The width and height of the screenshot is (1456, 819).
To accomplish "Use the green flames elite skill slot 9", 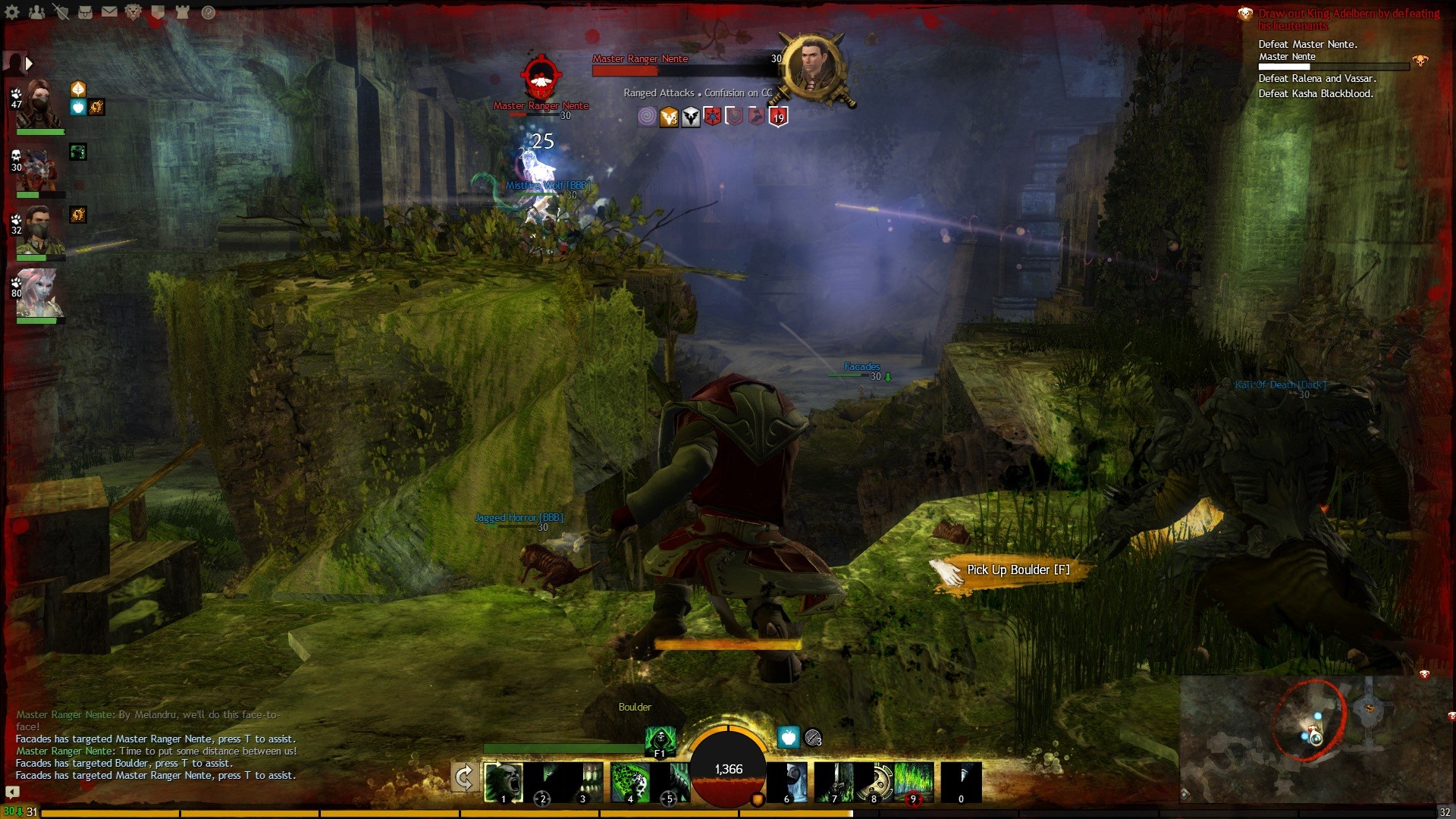I will pyautogui.click(x=914, y=782).
